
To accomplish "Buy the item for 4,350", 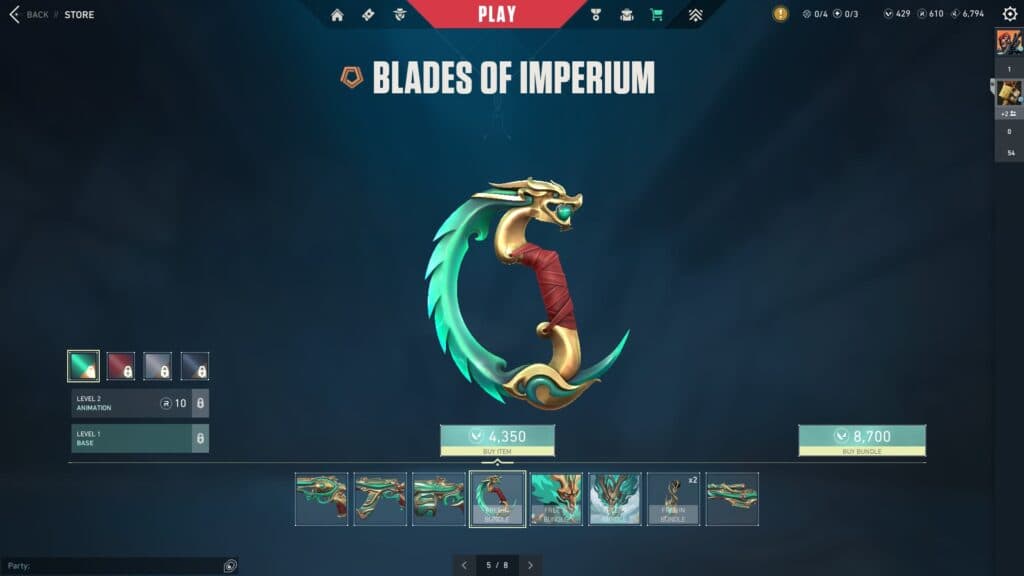I will (497, 437).
